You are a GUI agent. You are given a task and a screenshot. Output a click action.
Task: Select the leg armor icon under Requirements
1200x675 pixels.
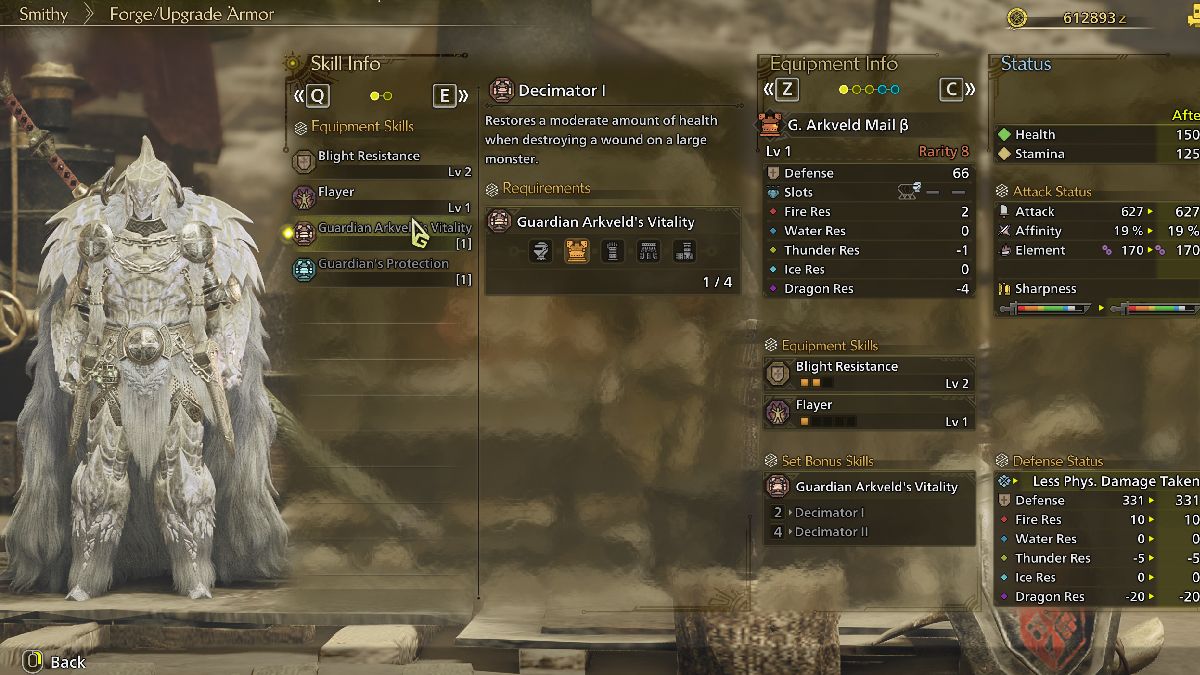click(x=684, y=252)
